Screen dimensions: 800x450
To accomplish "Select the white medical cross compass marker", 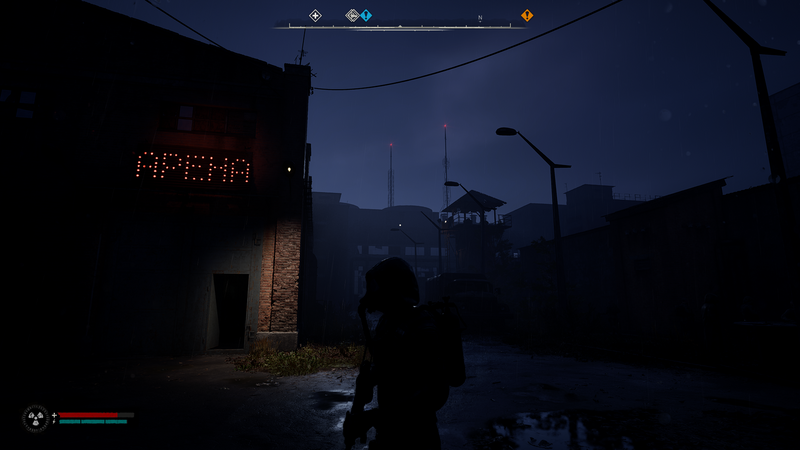I will (x=315, y=15).
